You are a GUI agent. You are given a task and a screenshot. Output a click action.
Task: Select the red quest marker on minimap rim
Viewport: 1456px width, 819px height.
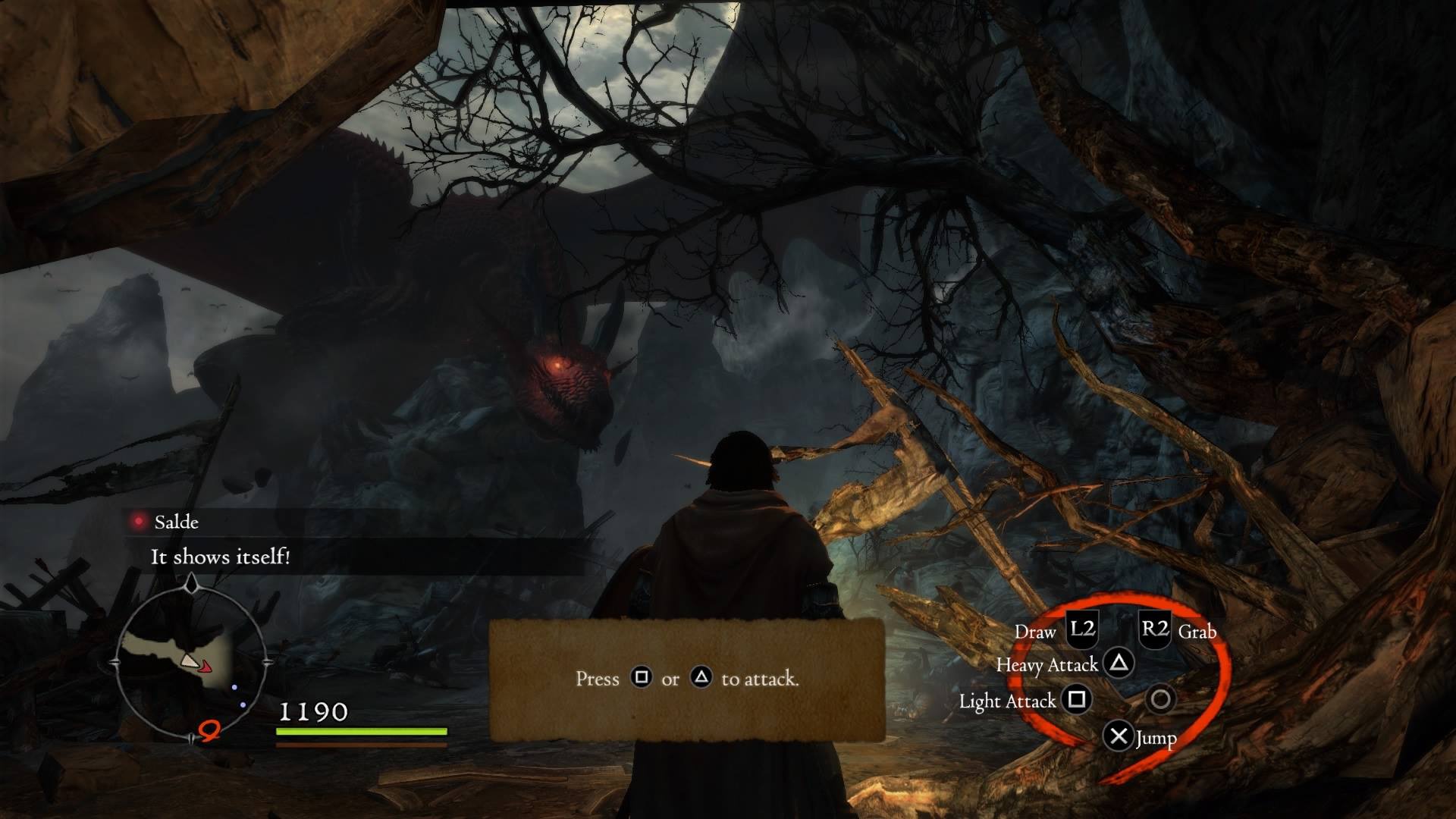[x=210, y=731]
